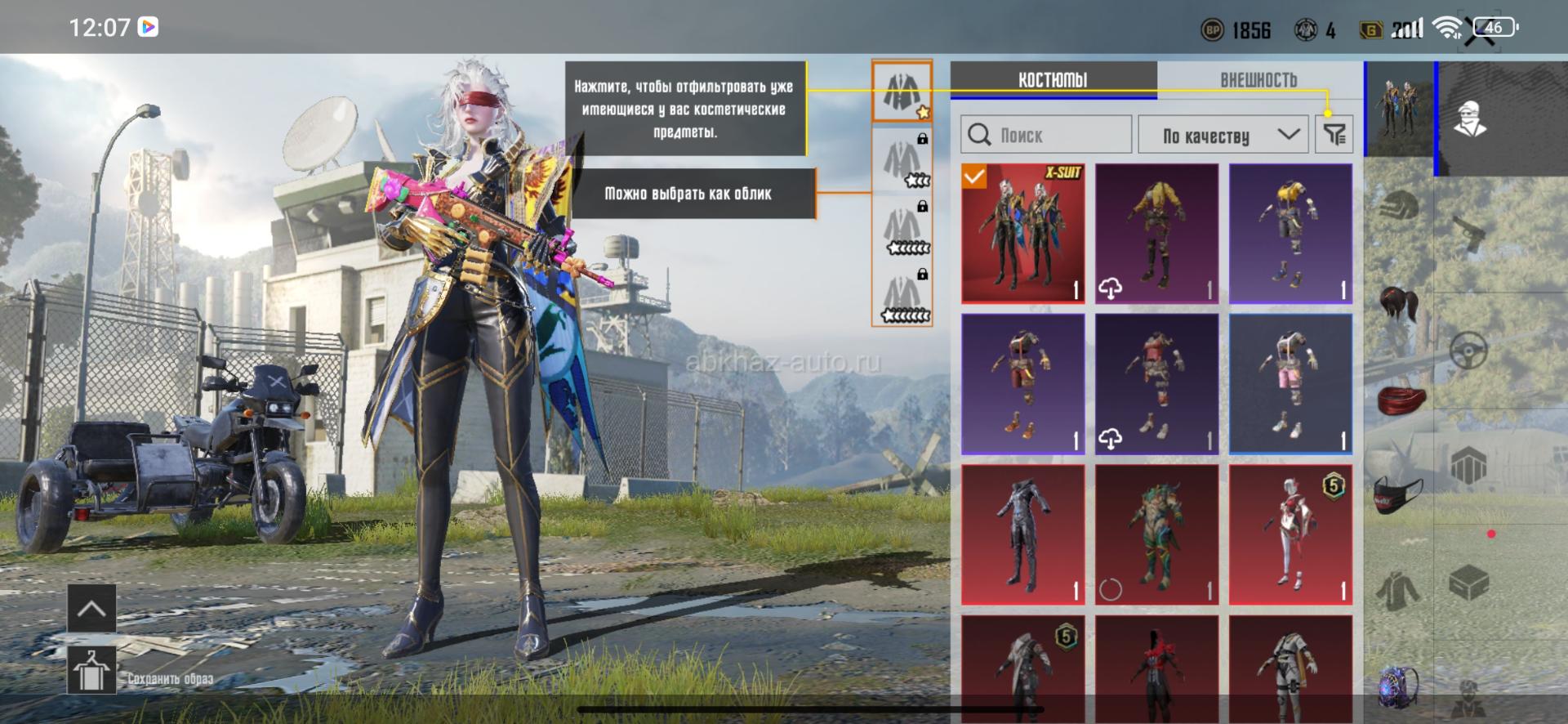Viewport: 1568px width, 724px height.
Task: Select the black armored suit tile
Action: (x=1022, y=534)
